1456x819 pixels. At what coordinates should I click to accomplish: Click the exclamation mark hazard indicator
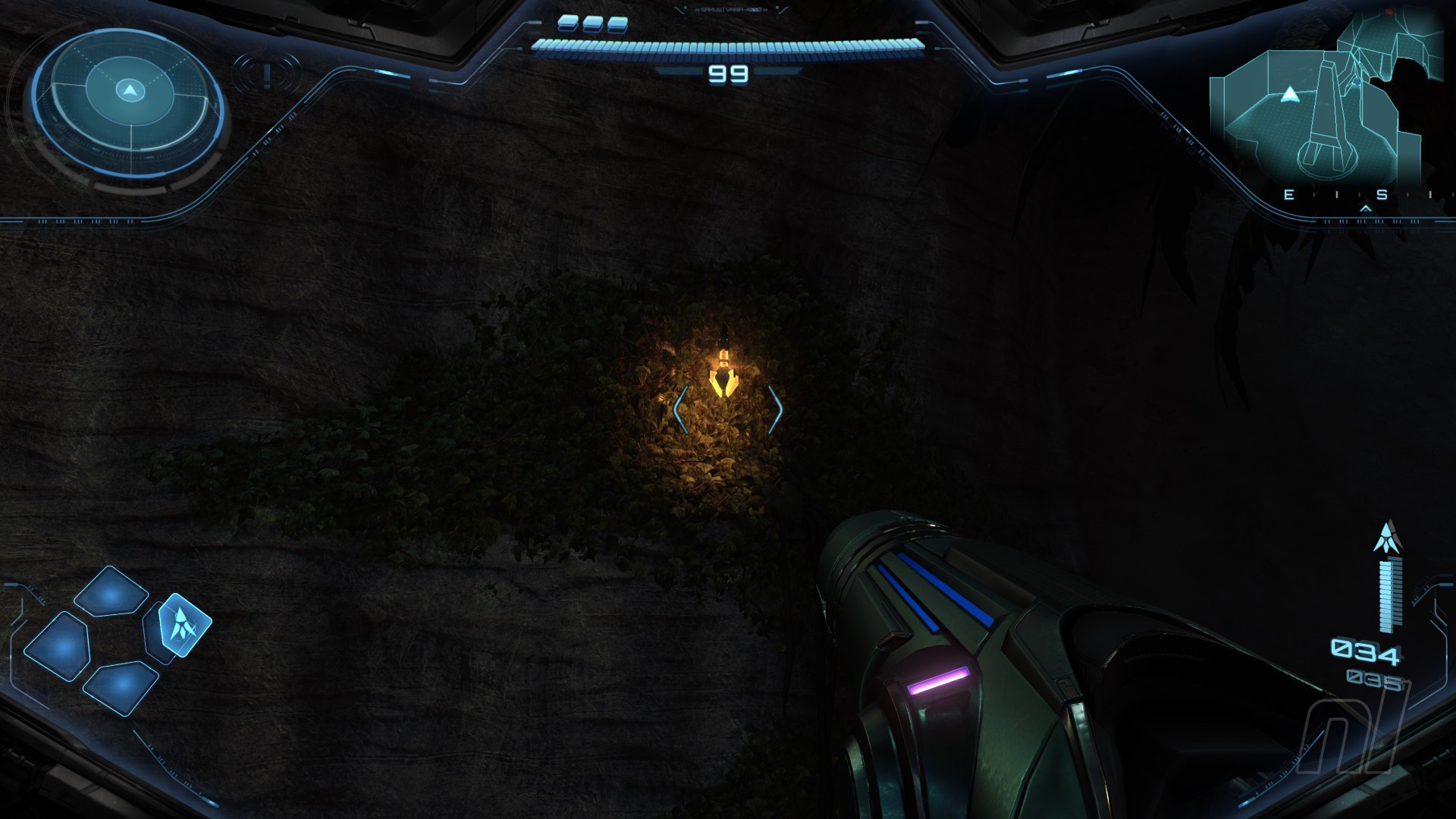point(267,74)
